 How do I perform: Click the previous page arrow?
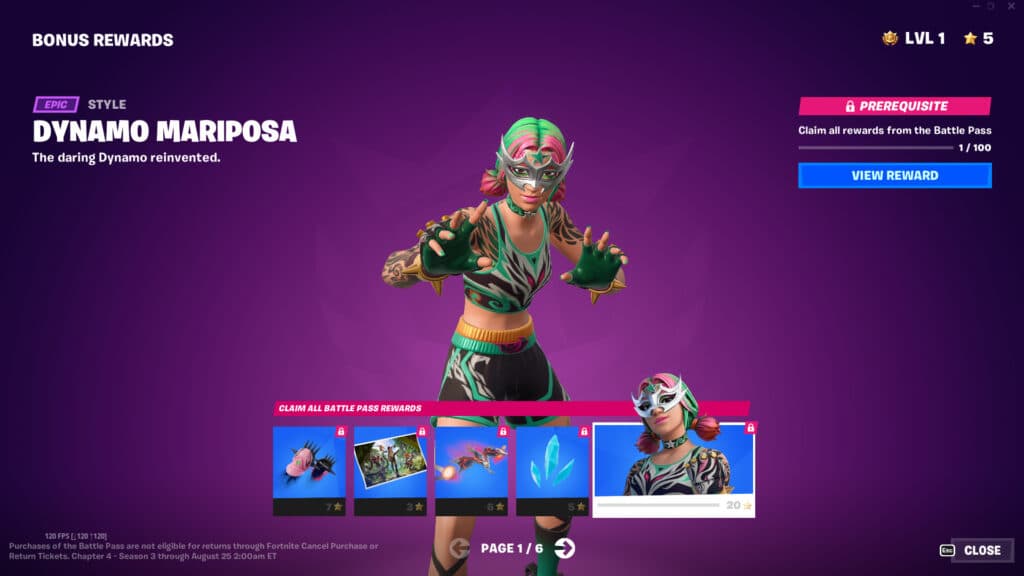pyautogui.click(x=460, y=548)
